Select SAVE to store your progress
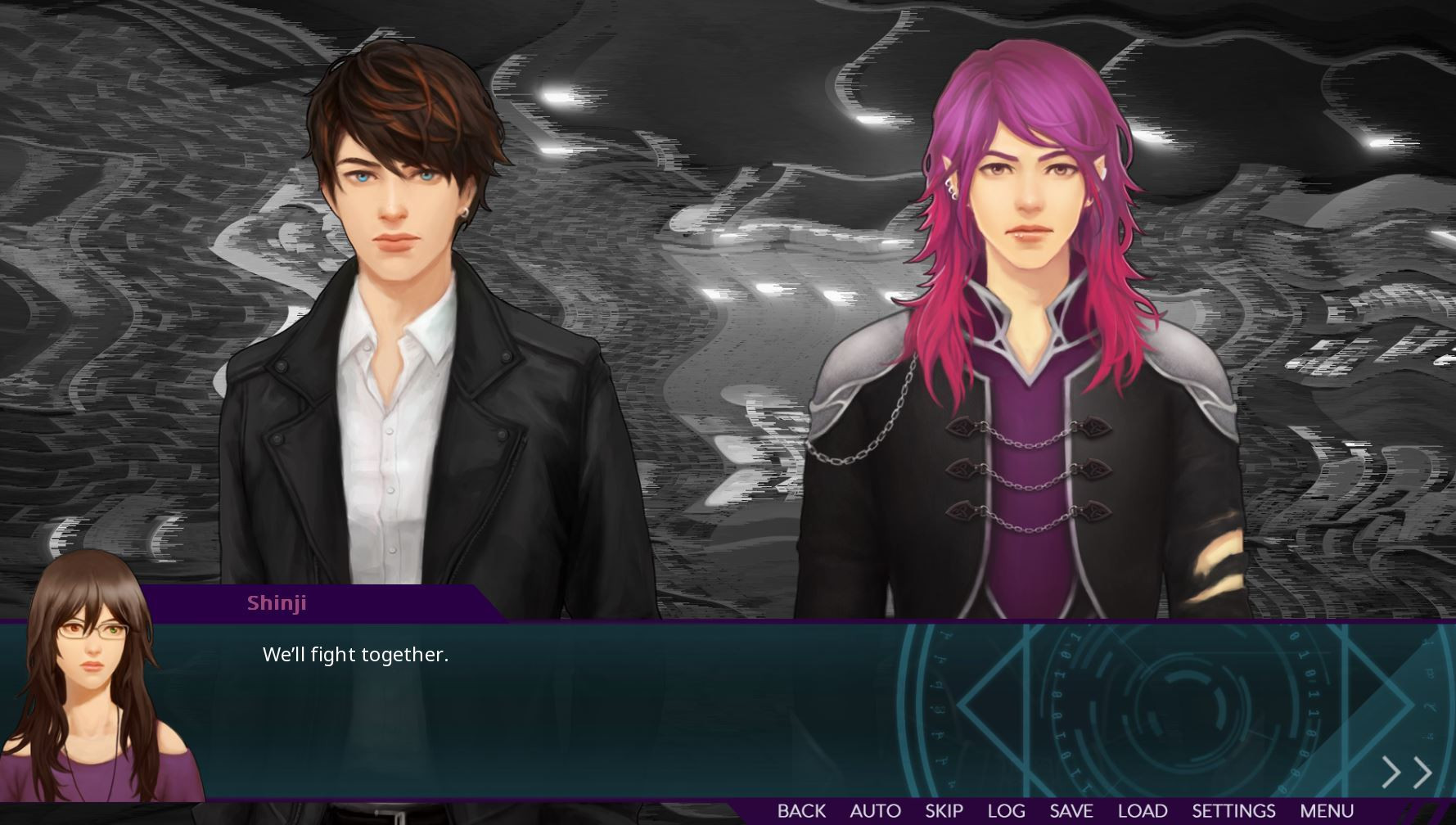Image resolution: width=1456 pixels, height=825 pixels. coord(1074,810)
